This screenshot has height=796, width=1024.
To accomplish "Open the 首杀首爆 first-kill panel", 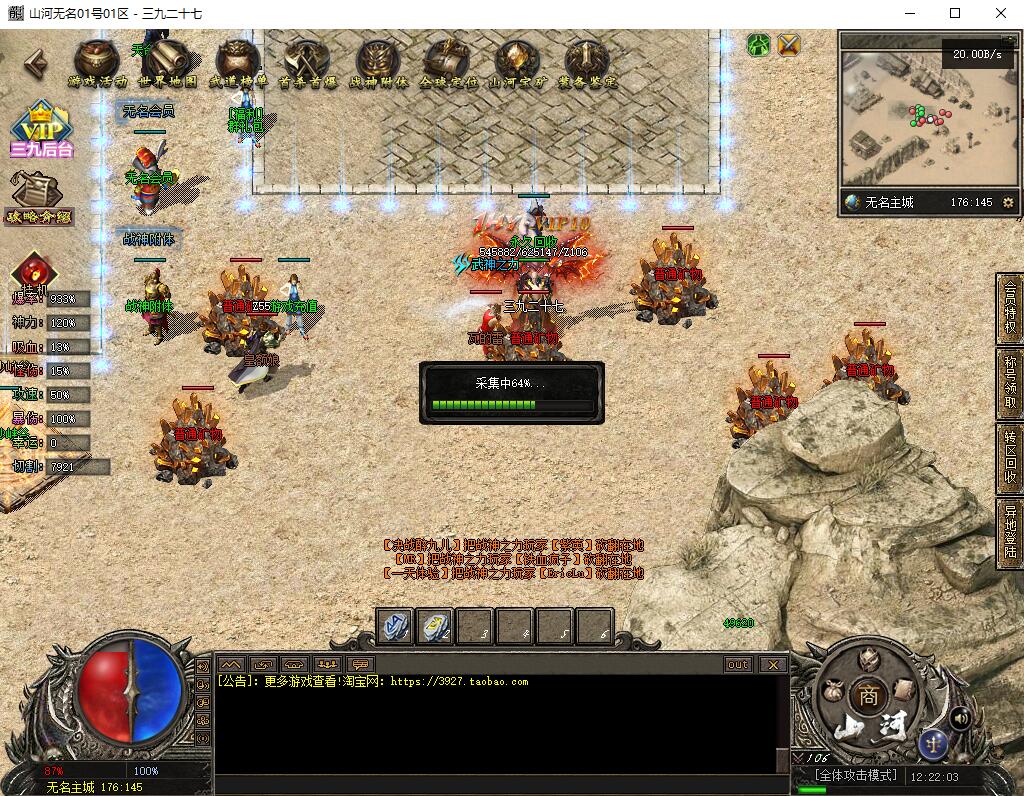I will pyautogui.click(x=307, y=63).
